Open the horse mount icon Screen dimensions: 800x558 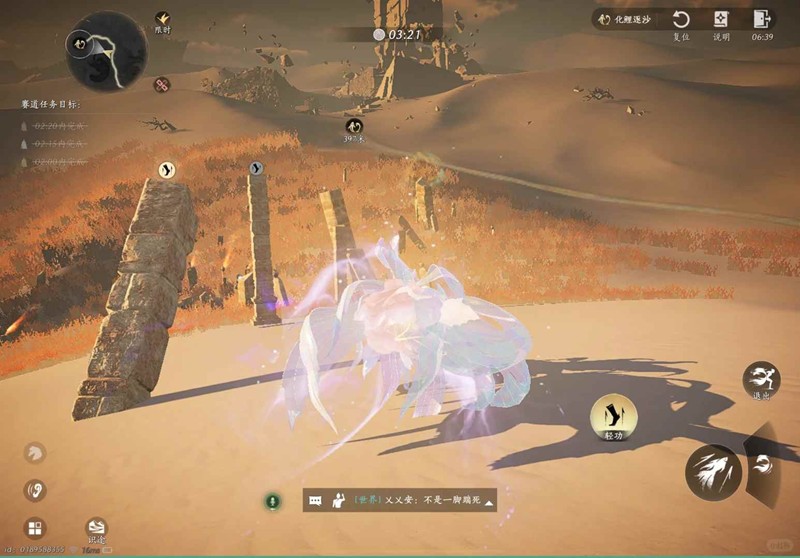35,454
